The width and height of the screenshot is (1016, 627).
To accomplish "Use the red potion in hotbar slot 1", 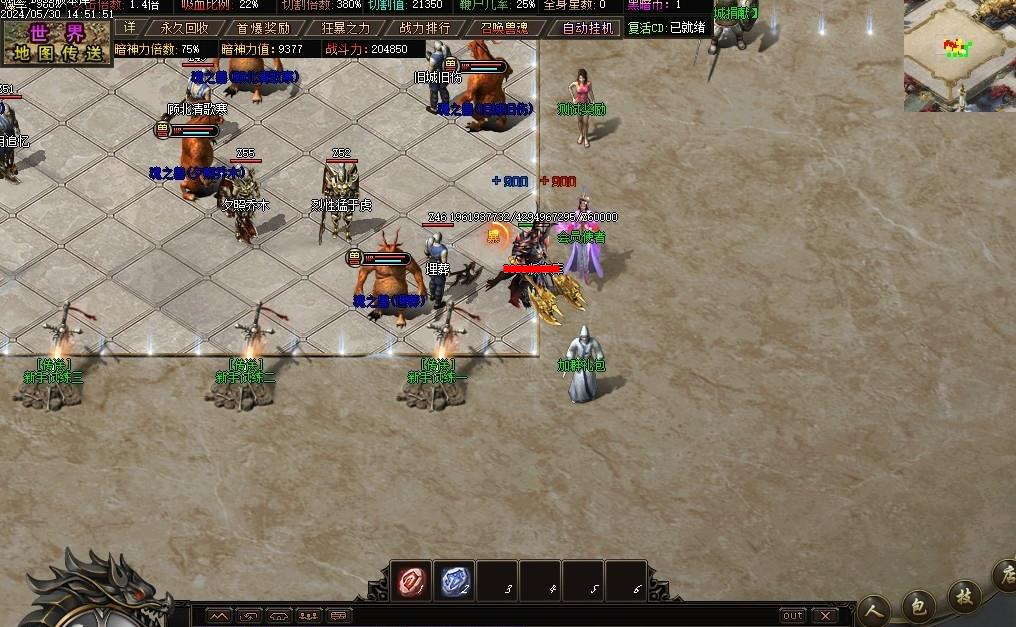I will click(411, 581).
